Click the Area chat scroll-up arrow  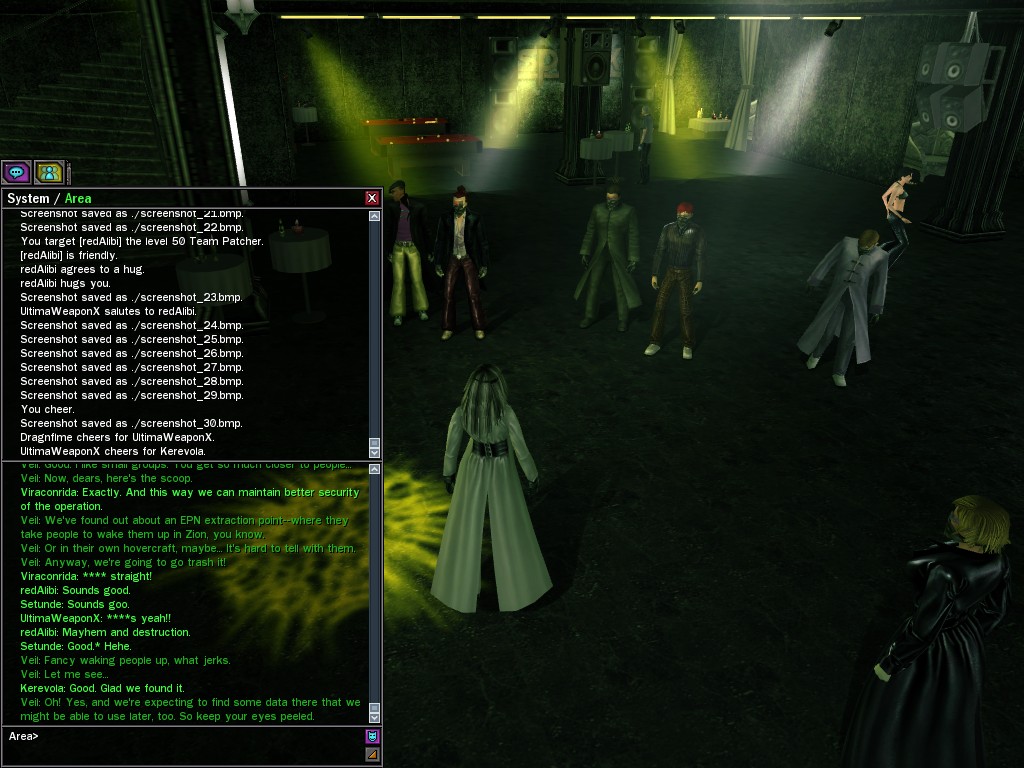[x=375, y=469]
